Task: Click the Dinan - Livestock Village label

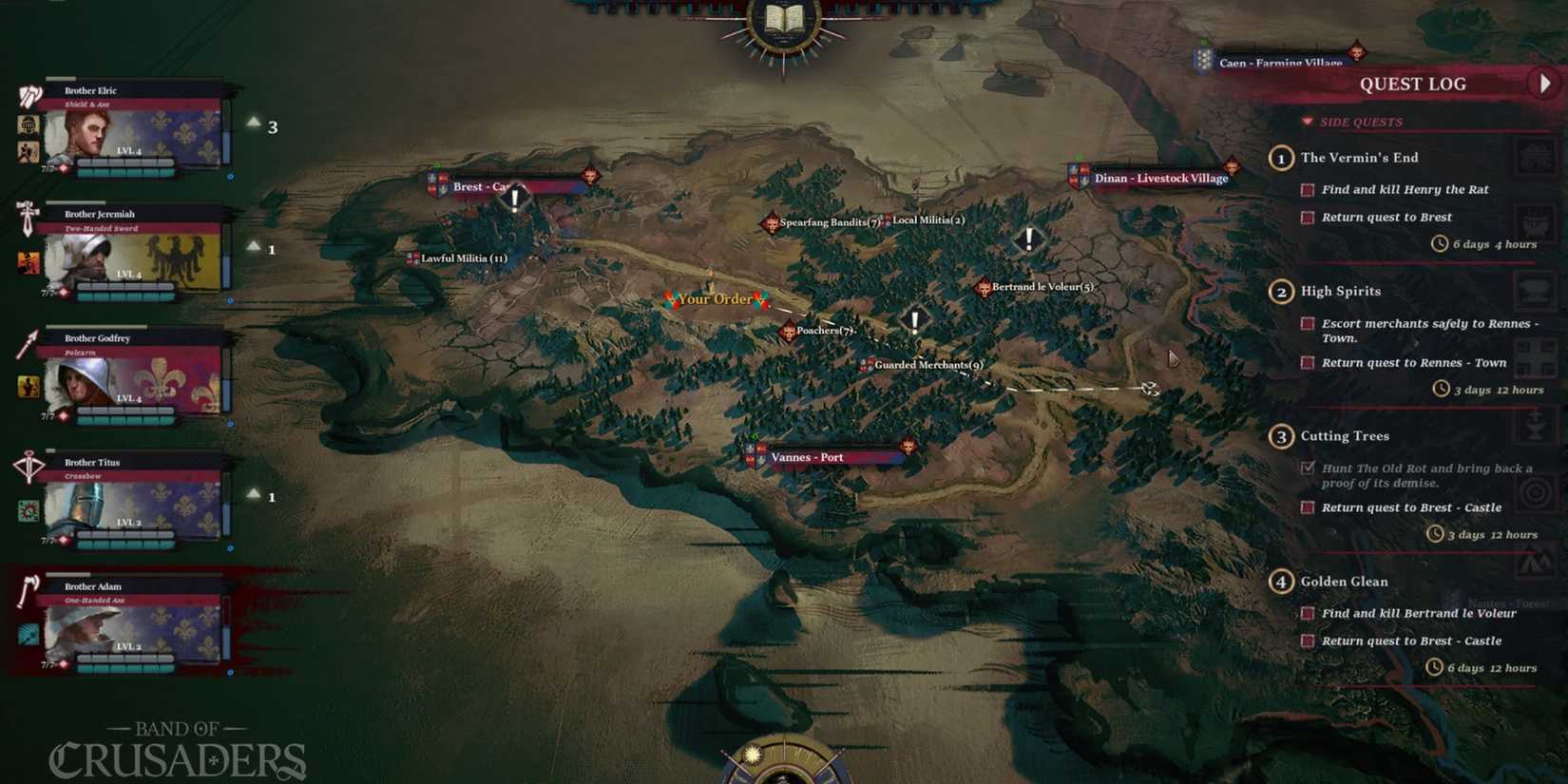Action: (1161, 179)
